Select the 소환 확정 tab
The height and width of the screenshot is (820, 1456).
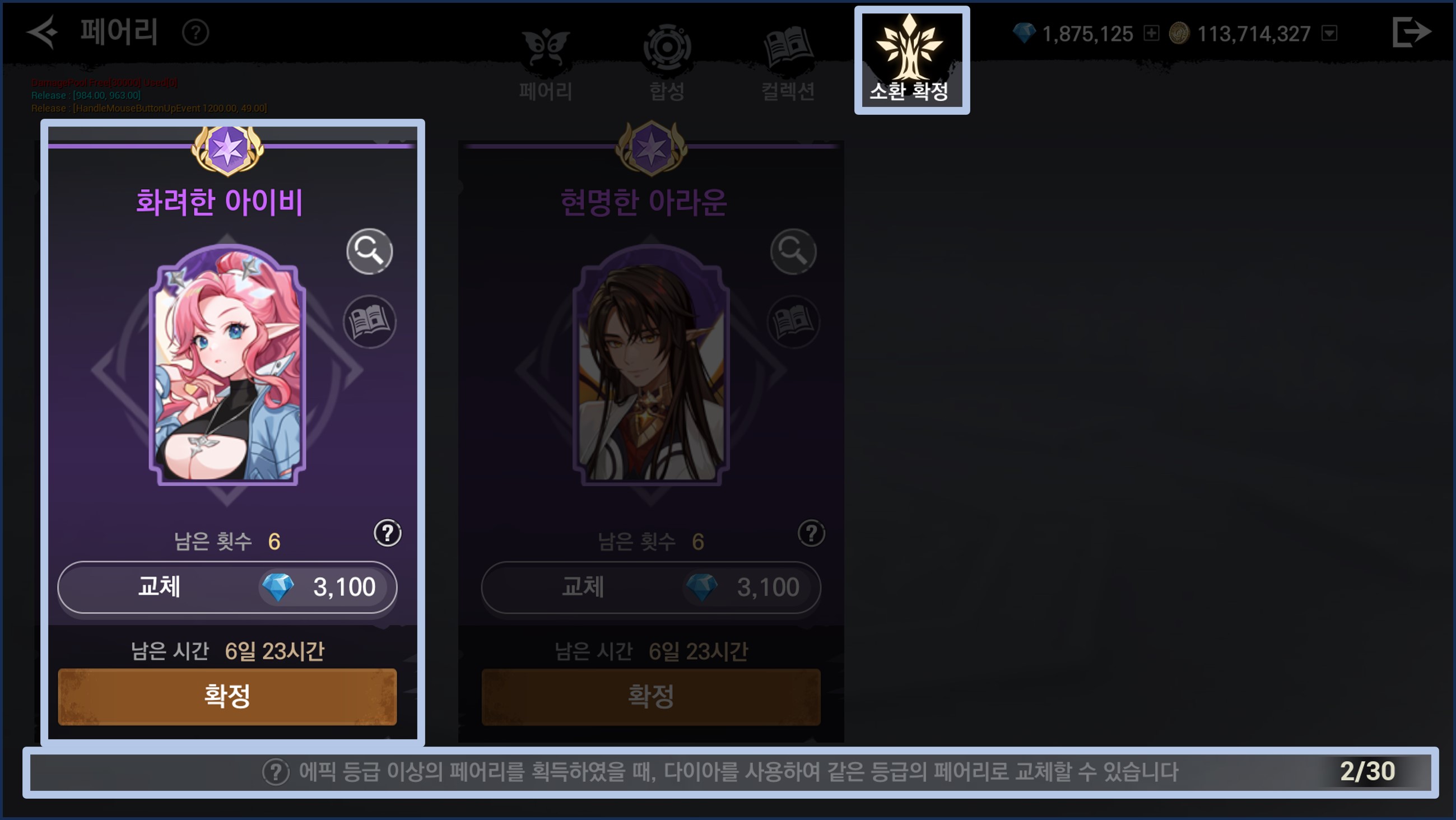click(x=911, y=60)
